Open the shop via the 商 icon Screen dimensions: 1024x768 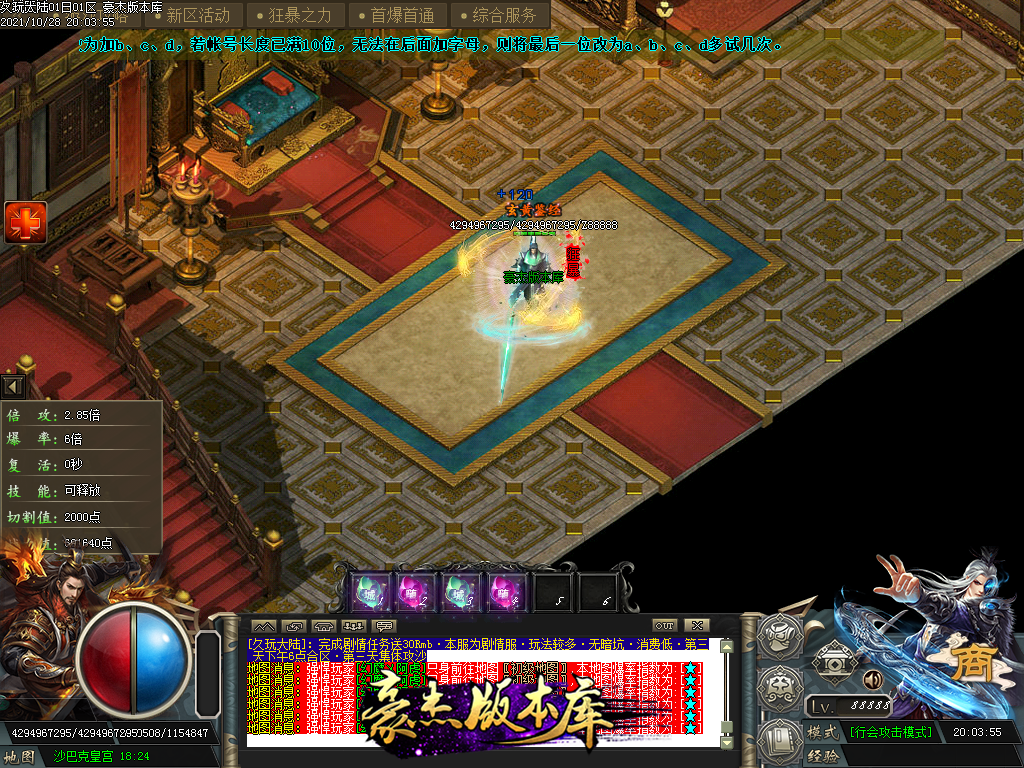[972, 664]
